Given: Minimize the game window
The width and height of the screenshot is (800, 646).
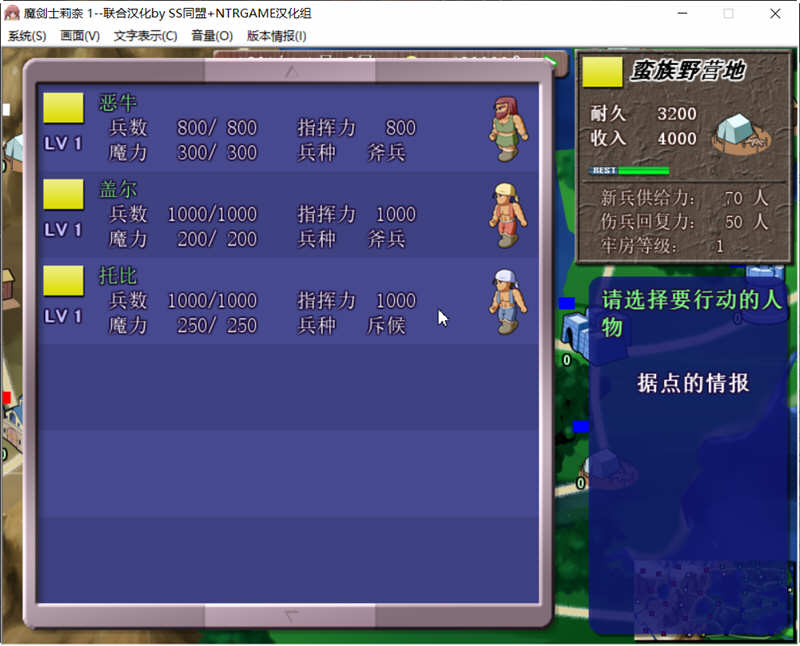Looking at the screenshot, I should (x=682, y=14).
